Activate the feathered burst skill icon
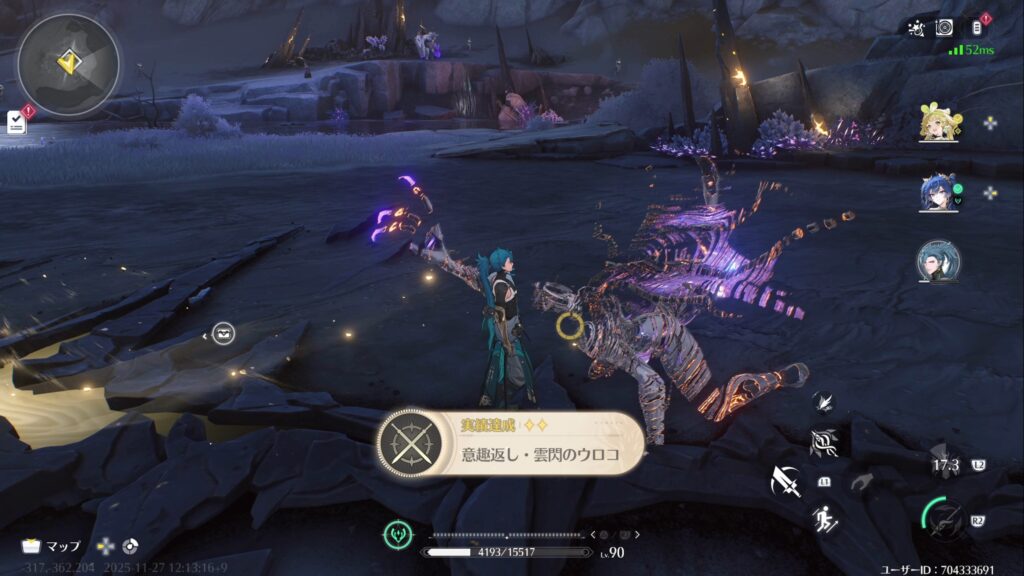The width and height of the screenshot is (1024, 576). pyautogui.click(x=823, y=401)
